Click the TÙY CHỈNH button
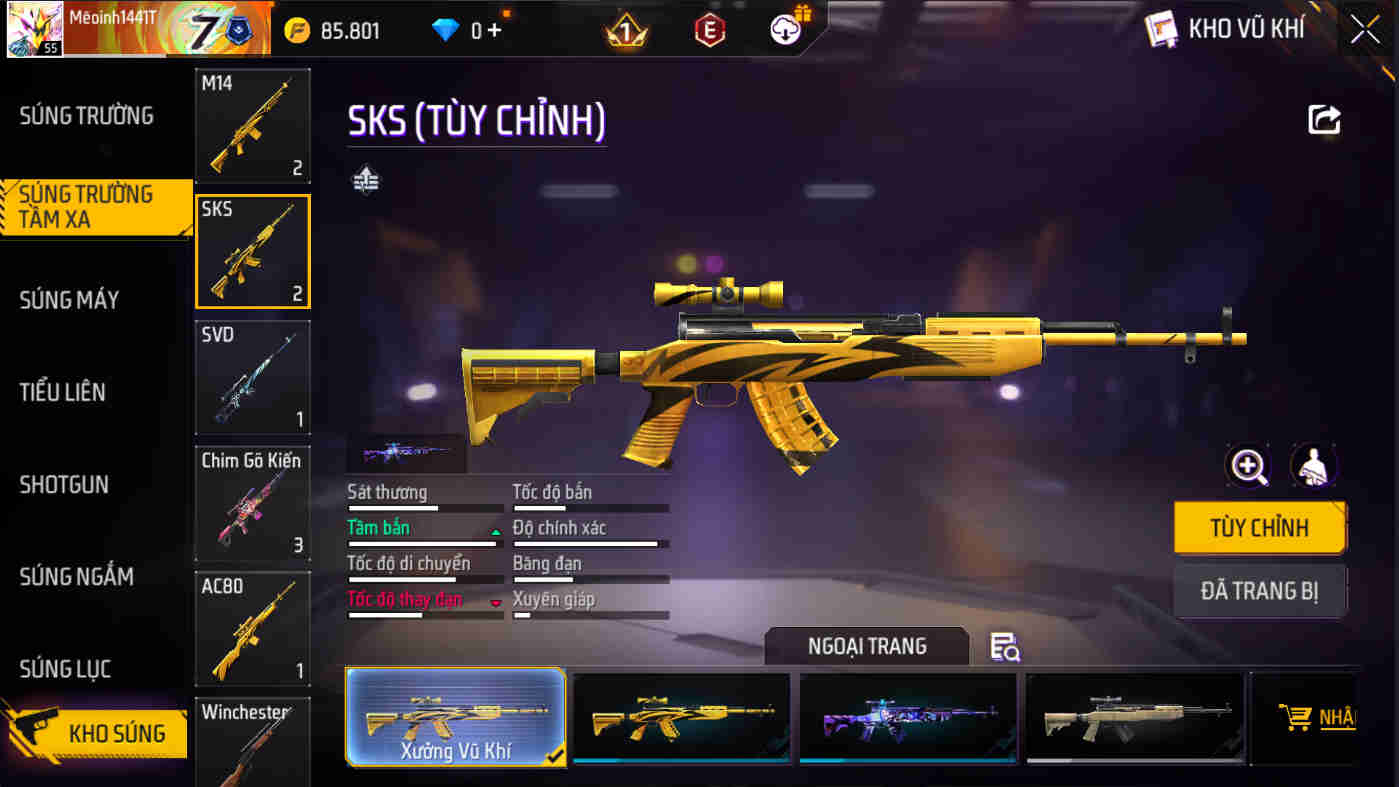Viewport: 1399px width, 787px height. click(1260, 528)
